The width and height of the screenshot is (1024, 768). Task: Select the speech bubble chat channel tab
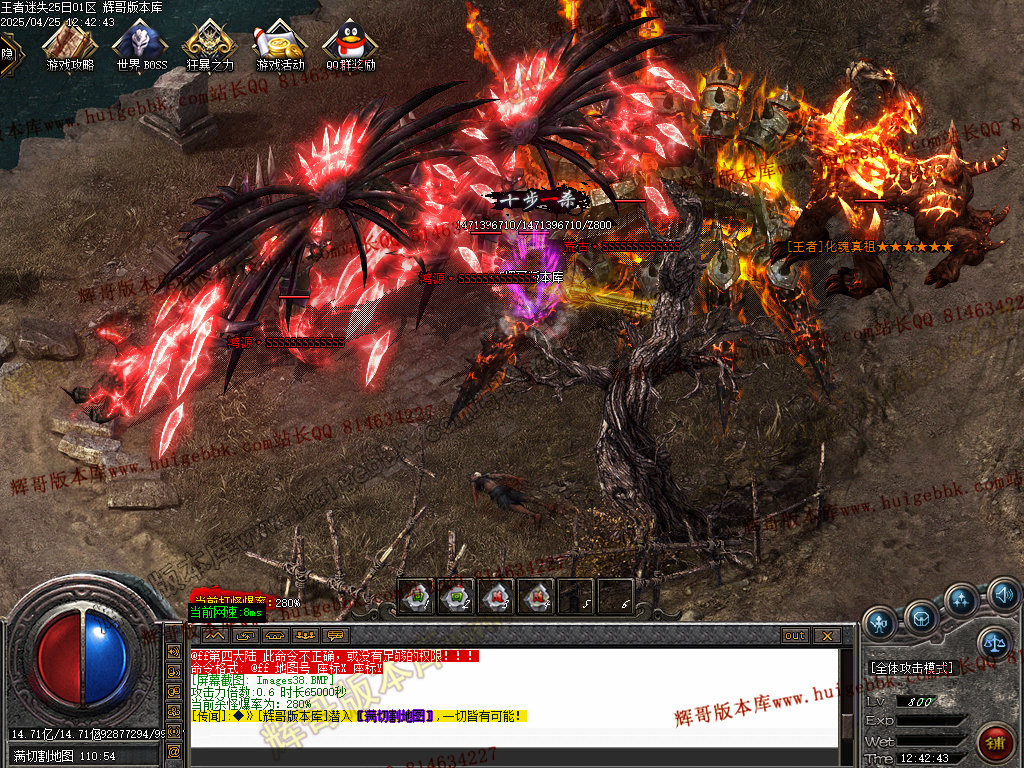coord(335,635)
